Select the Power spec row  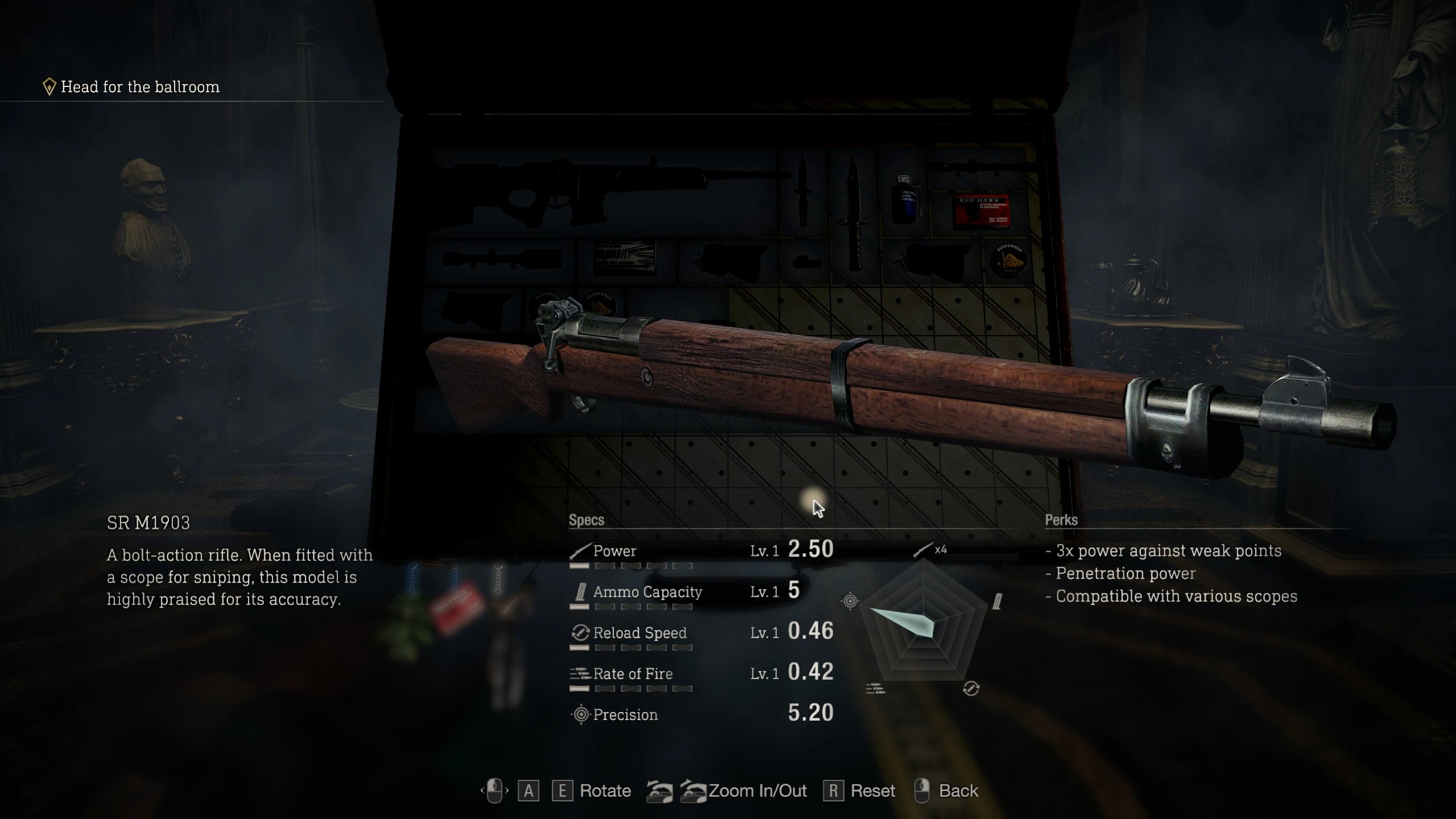coord(701,551)
